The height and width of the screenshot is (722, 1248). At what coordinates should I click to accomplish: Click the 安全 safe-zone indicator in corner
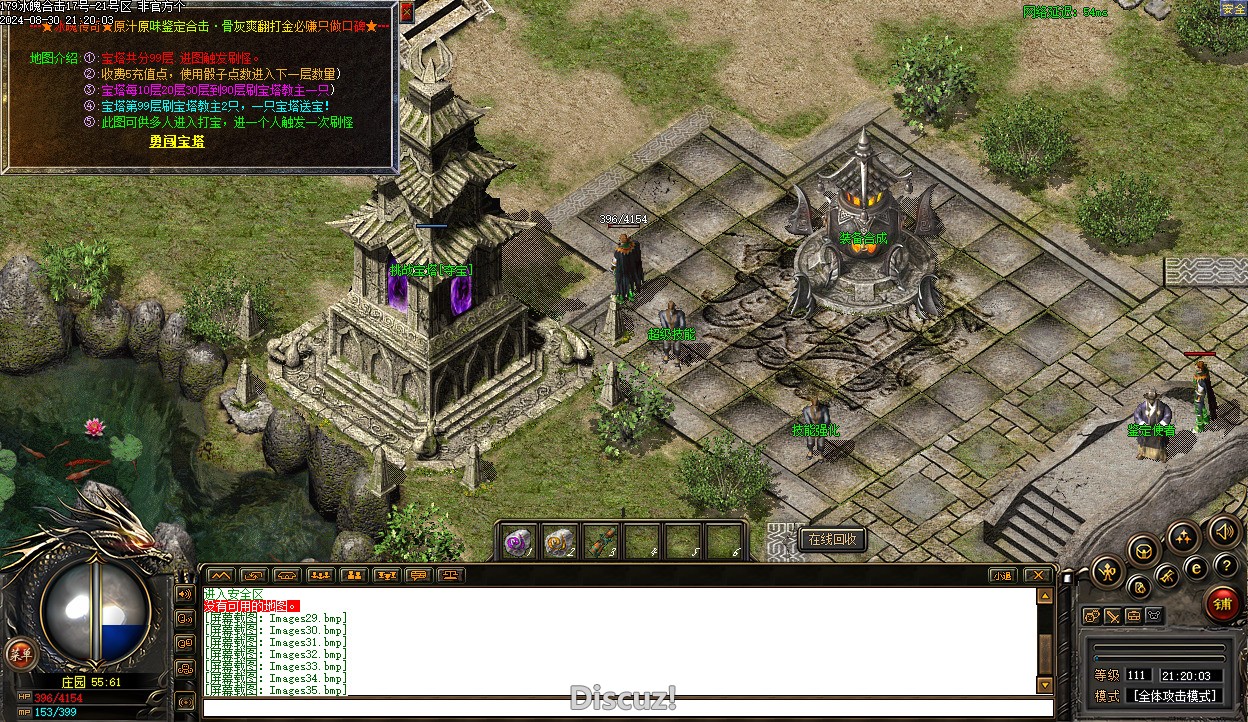[1233, 9]
